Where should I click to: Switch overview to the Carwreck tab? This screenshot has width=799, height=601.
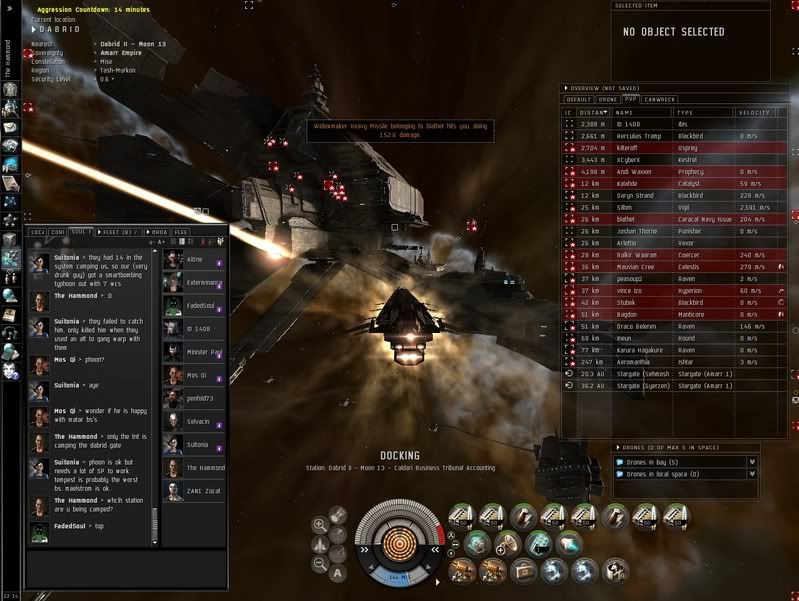tap(658, 100)
